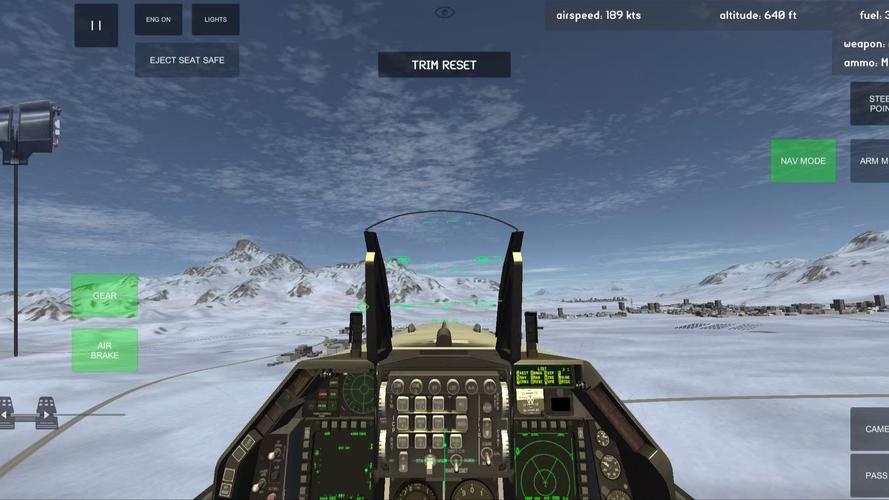Screen dimensions: 889x500
Task: Pause the game with the pause button
Action: click(96, 25)
